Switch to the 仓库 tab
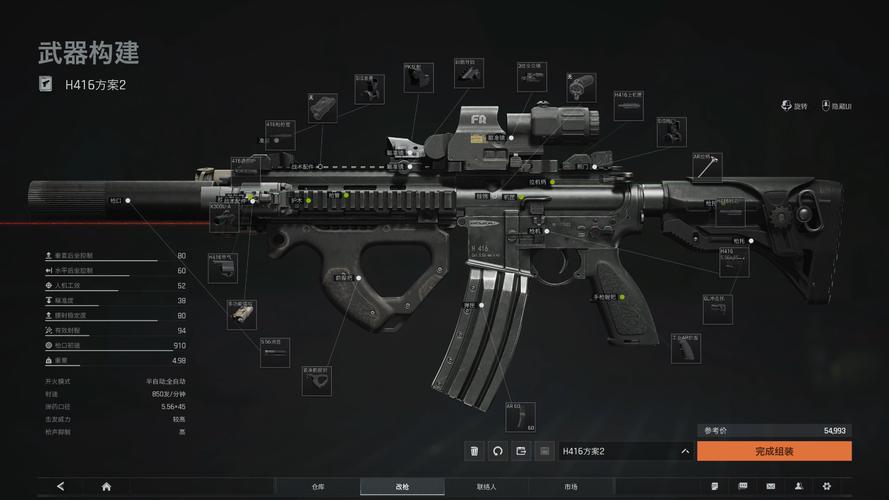 318,487
